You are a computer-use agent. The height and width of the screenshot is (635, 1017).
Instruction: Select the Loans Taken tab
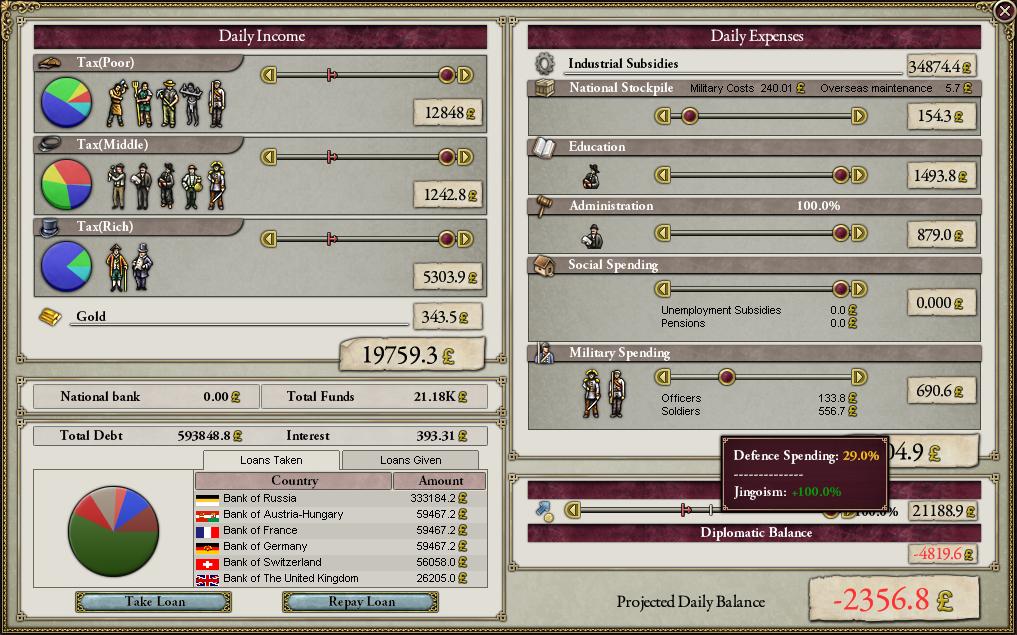pyautogui.click(x=272, y=460)
